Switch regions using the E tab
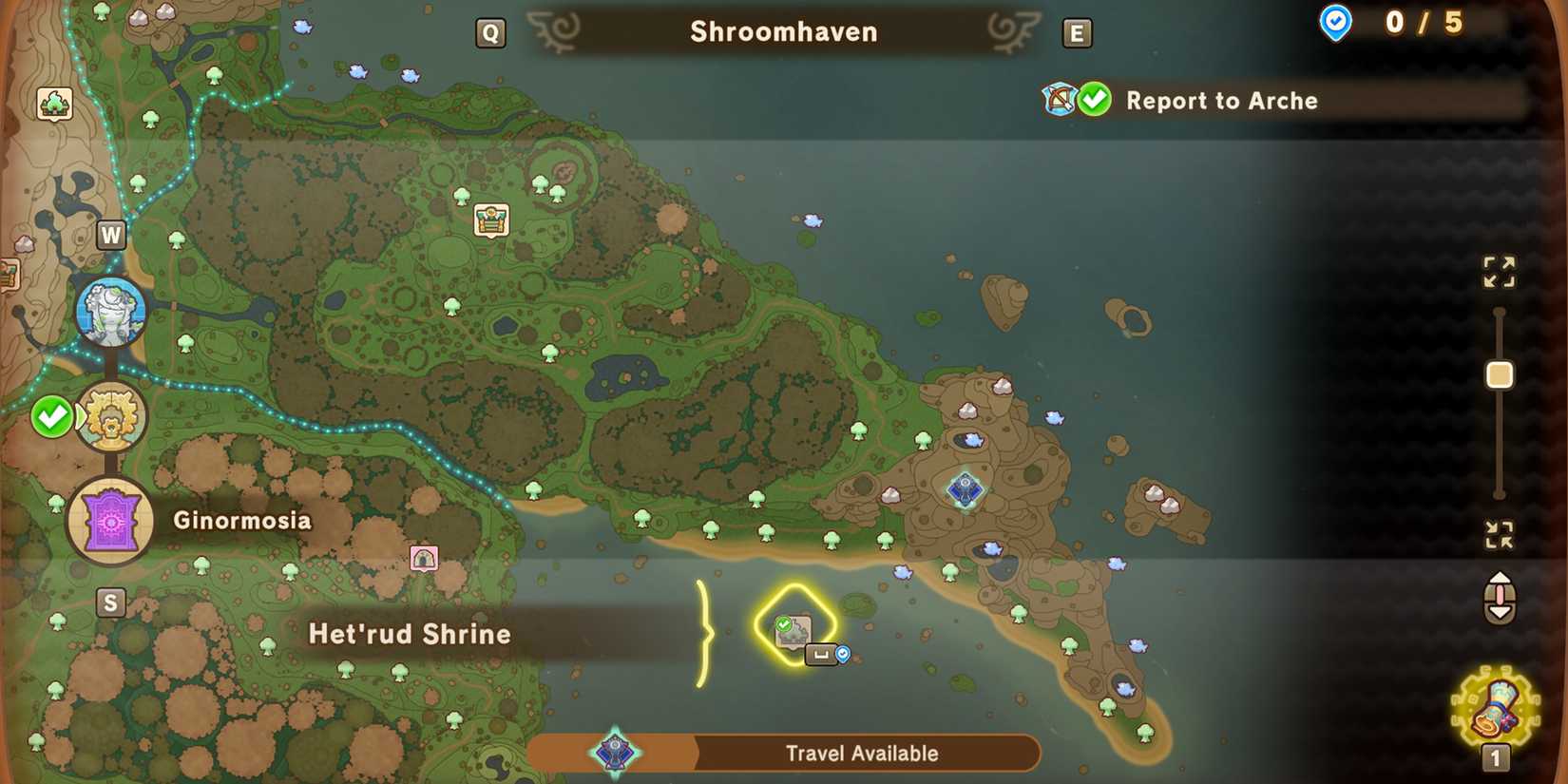This screenshot has height=784, width=1568. point(1078,31)
